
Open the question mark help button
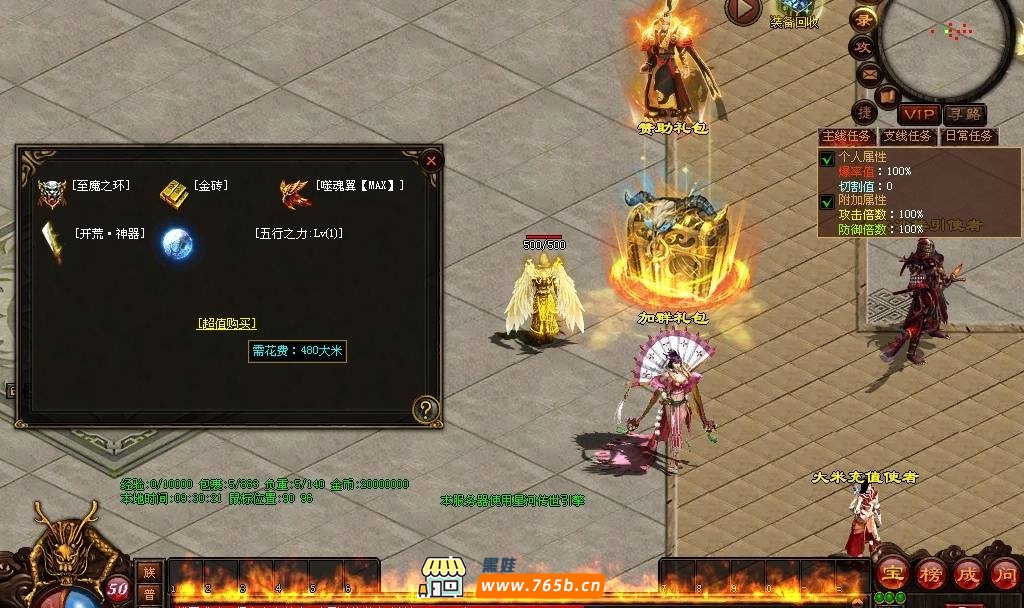(426, 408)
